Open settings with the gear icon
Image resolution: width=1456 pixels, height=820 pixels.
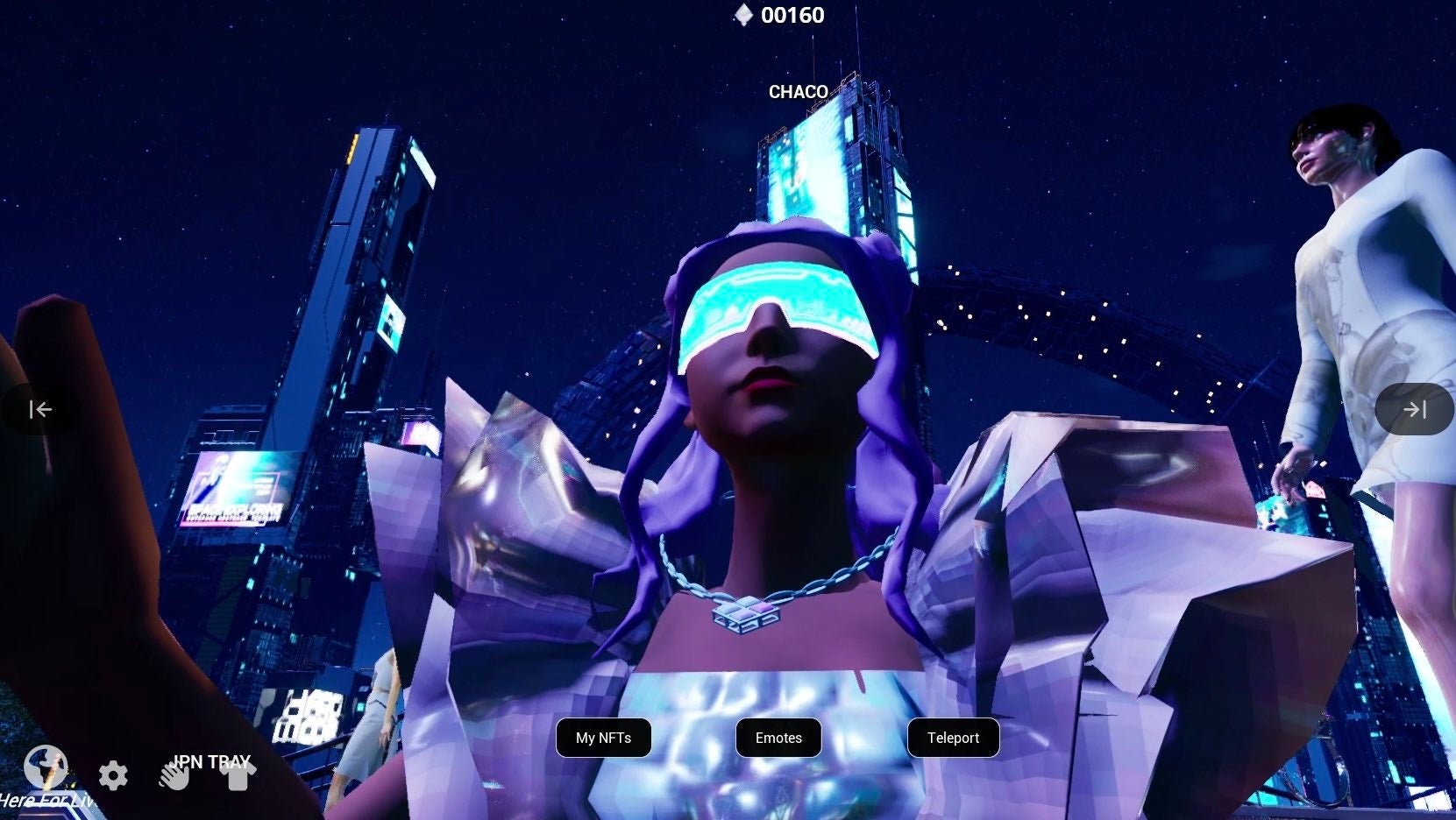click(113, 775)
